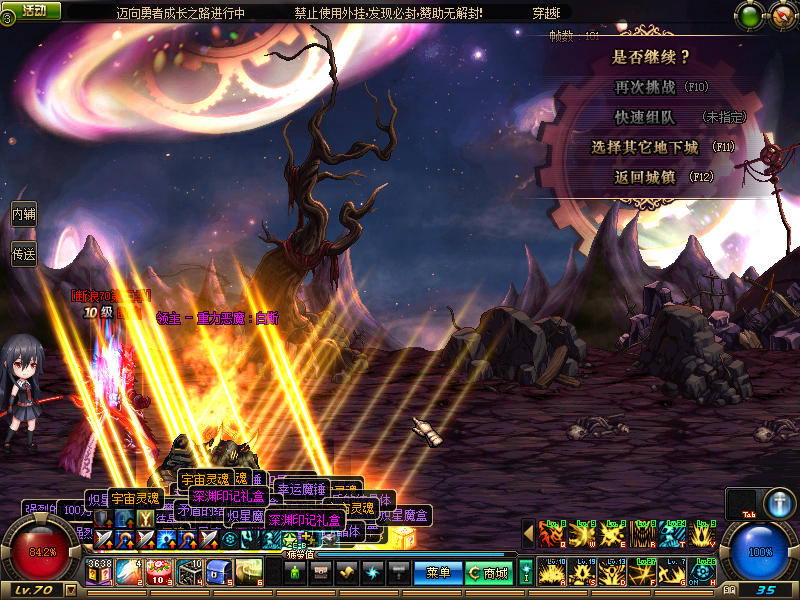
Task: Click the sword orb icon above the mana globe
Action: click(779, 503)
